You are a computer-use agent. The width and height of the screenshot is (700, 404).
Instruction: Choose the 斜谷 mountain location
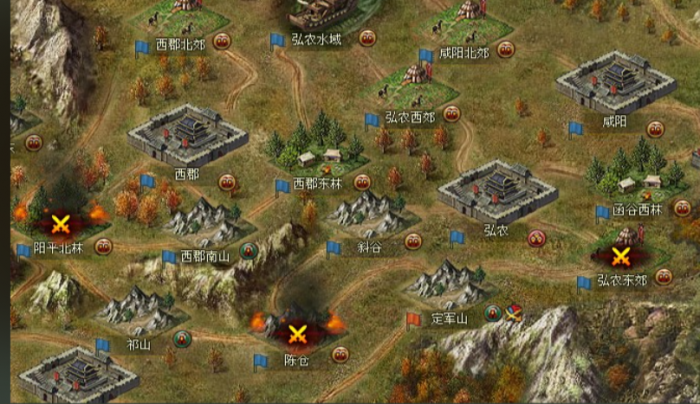point(369,212)
